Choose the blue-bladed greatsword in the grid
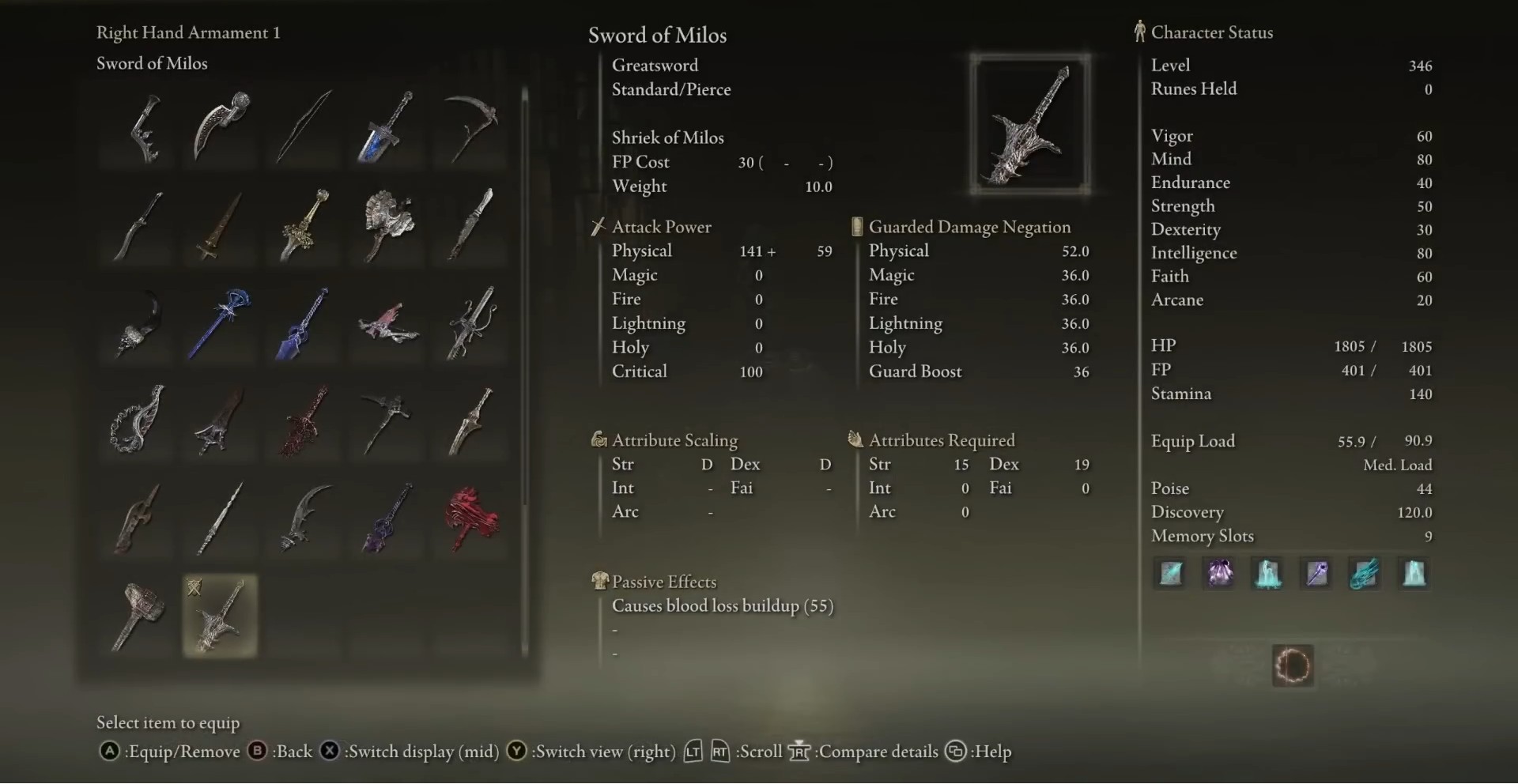Screen dimensions: 1518x784 [x=387, y=126]
